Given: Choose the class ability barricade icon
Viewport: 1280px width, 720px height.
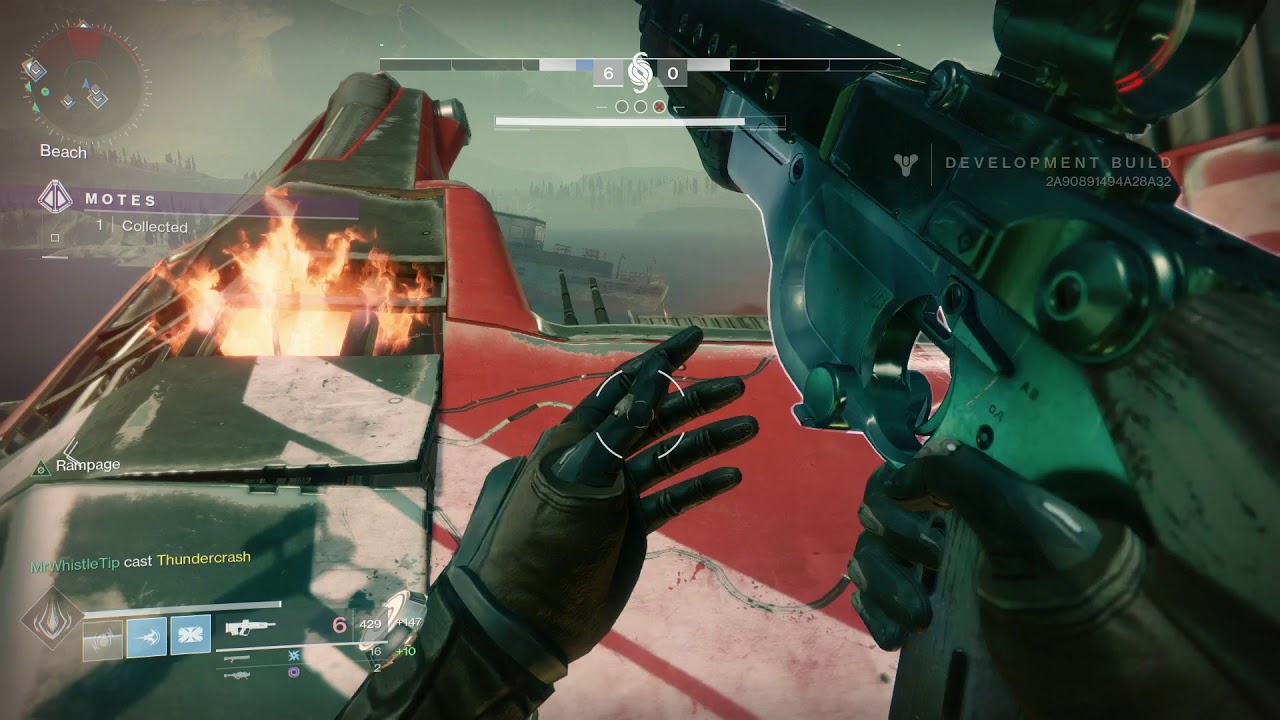Looking at the screenshot, I should click(190, 636).
